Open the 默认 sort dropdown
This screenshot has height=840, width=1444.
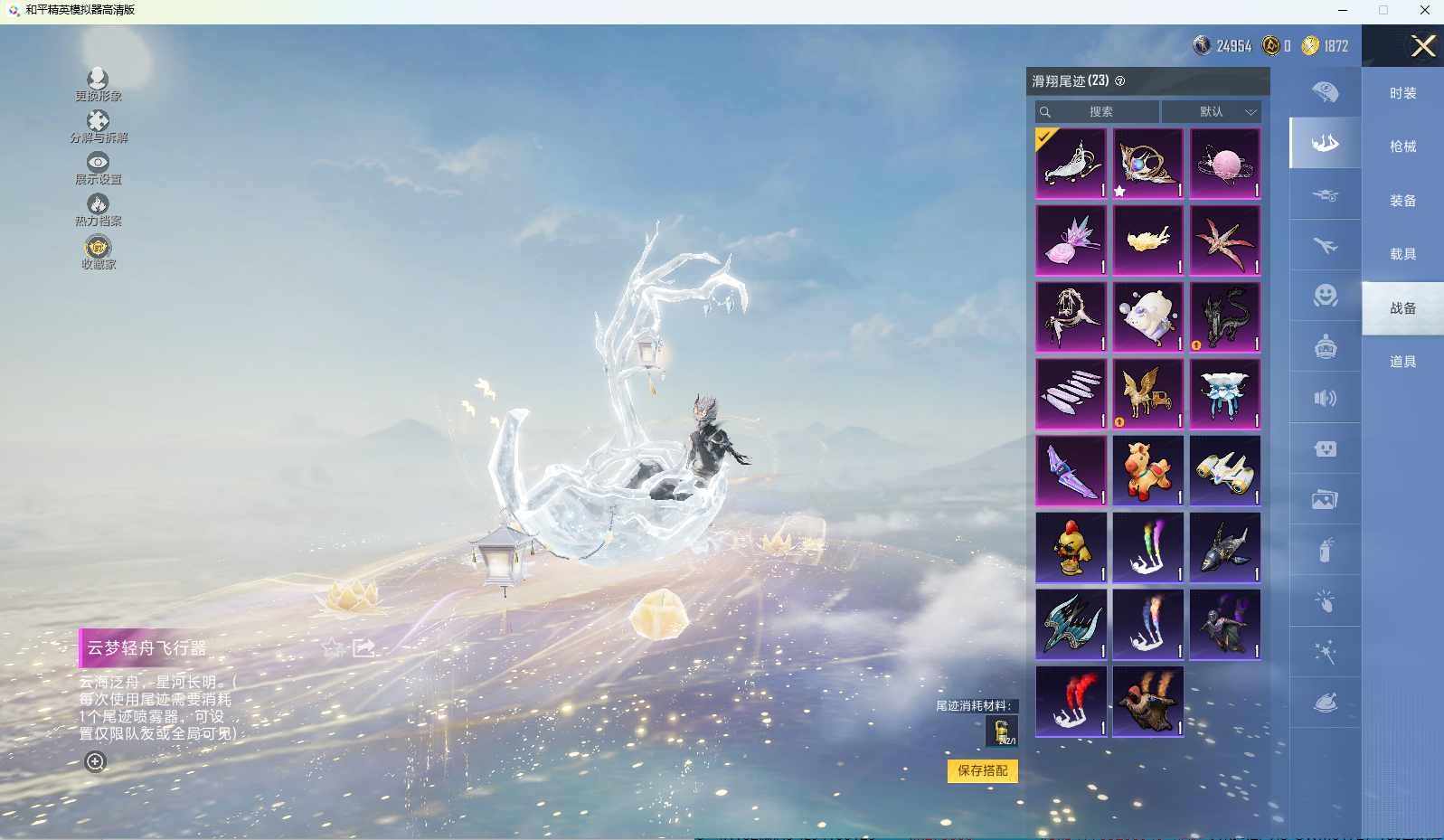(x=1212, y=112)
